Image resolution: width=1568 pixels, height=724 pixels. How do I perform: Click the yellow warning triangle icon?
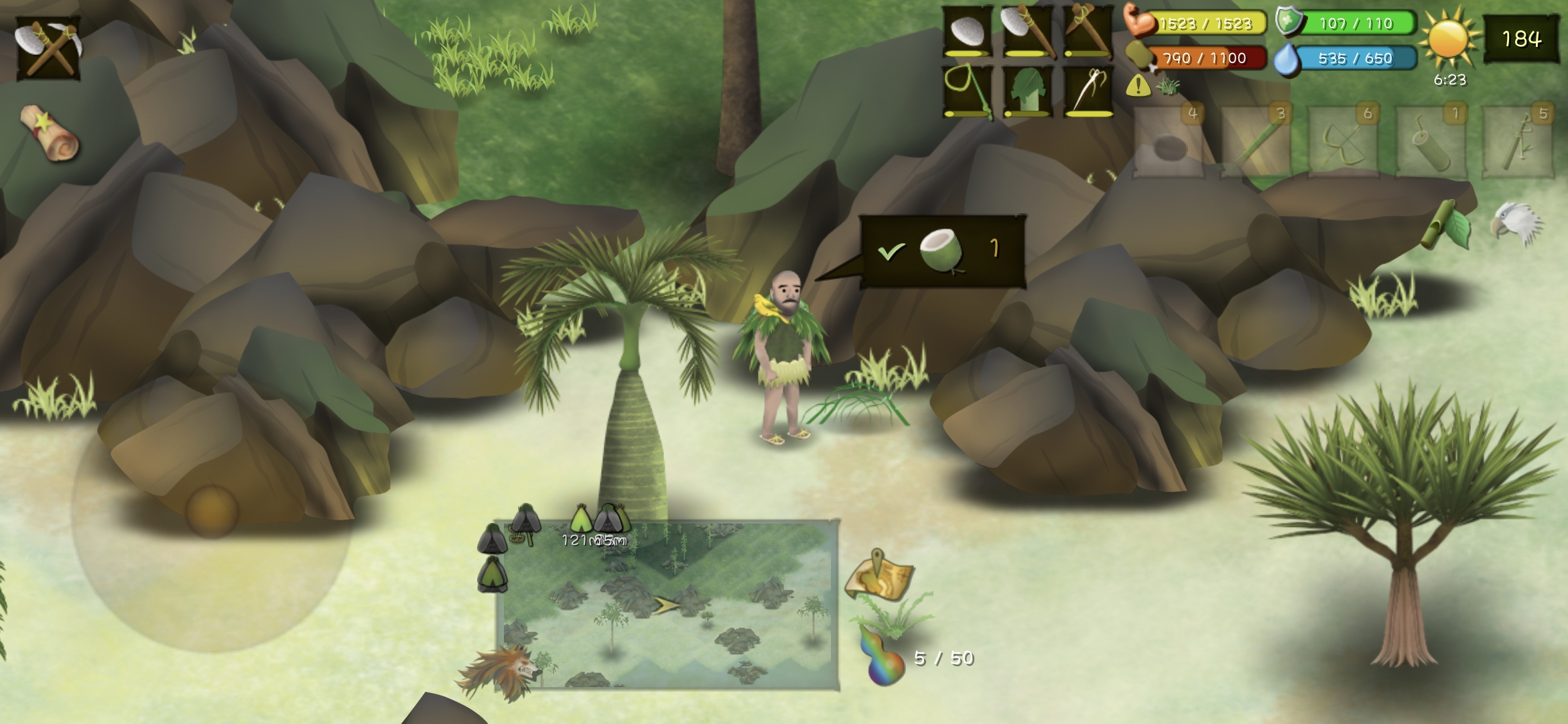pyautogui.click(x=1138, y=86)
